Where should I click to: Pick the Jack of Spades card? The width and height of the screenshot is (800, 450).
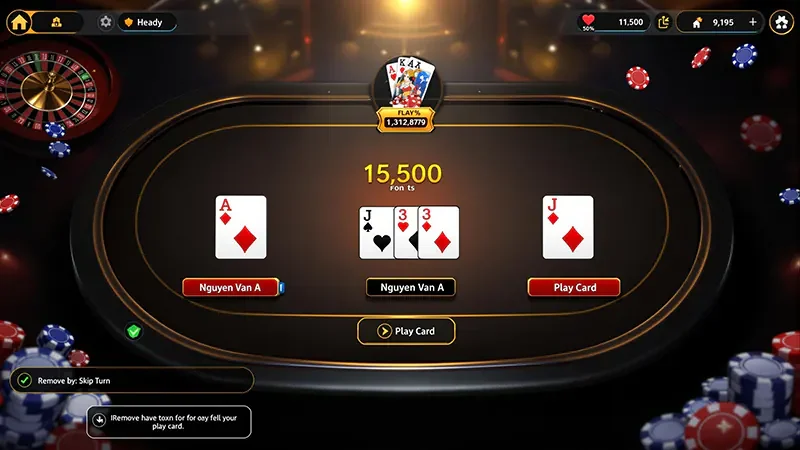pos(375,233)
